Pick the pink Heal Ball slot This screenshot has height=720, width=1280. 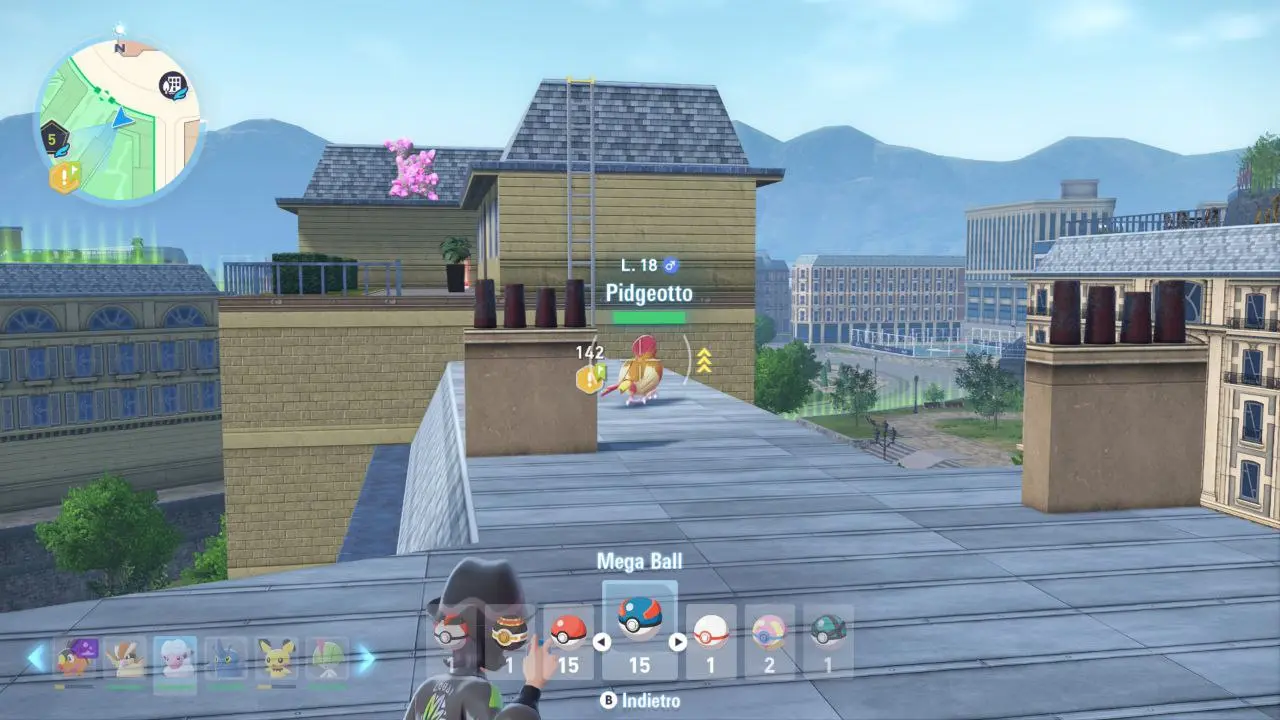[x=769, y=632]
